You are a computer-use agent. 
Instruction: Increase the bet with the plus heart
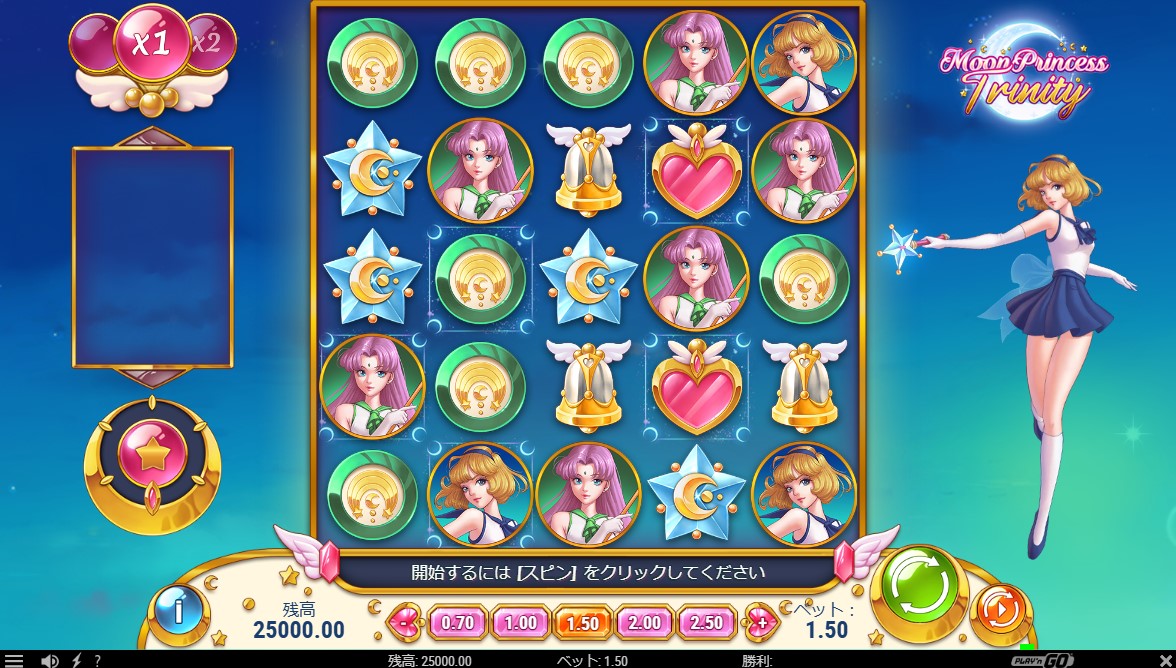762,622
